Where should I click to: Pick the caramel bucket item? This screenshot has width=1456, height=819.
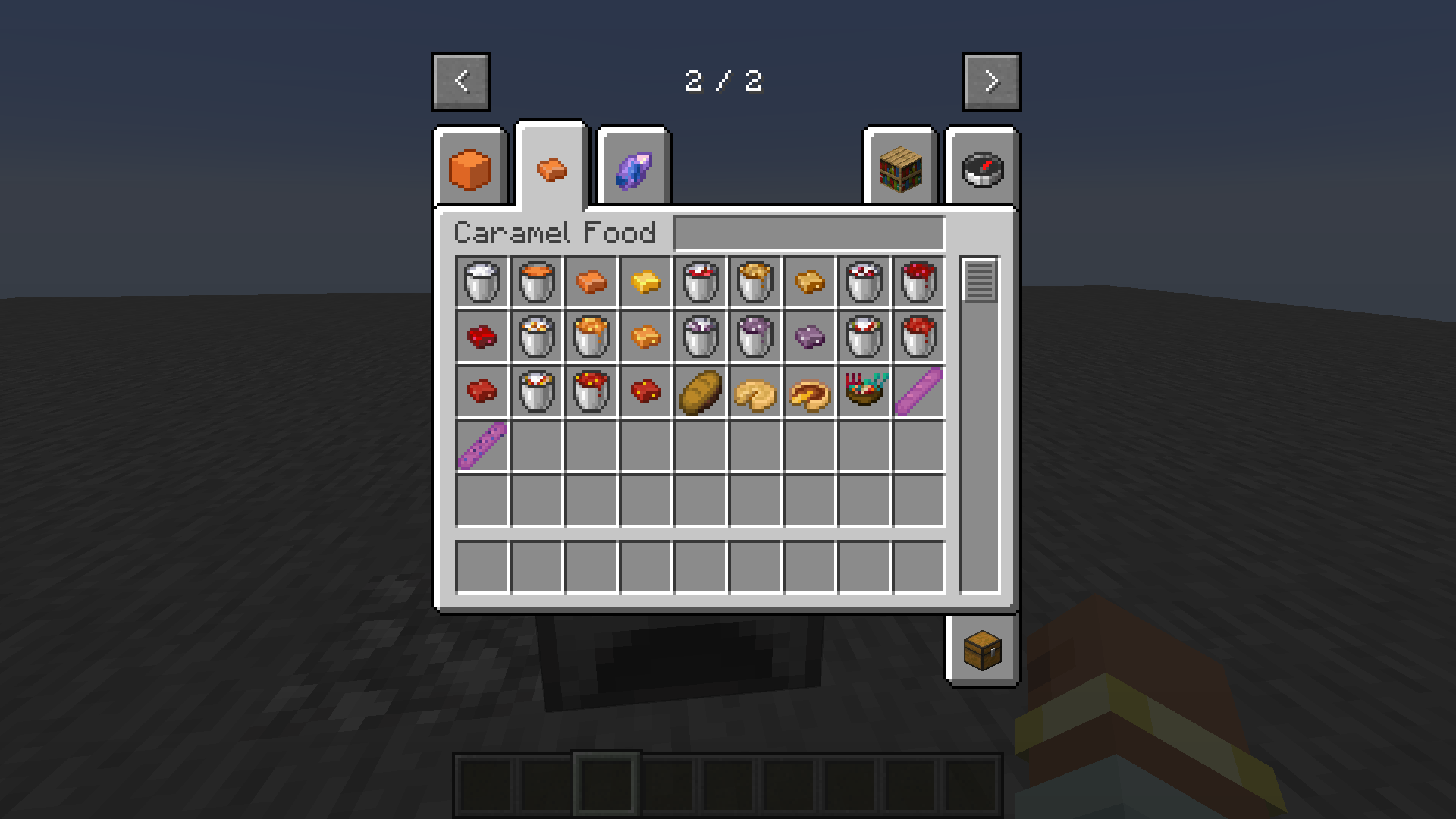click(535, 282)
